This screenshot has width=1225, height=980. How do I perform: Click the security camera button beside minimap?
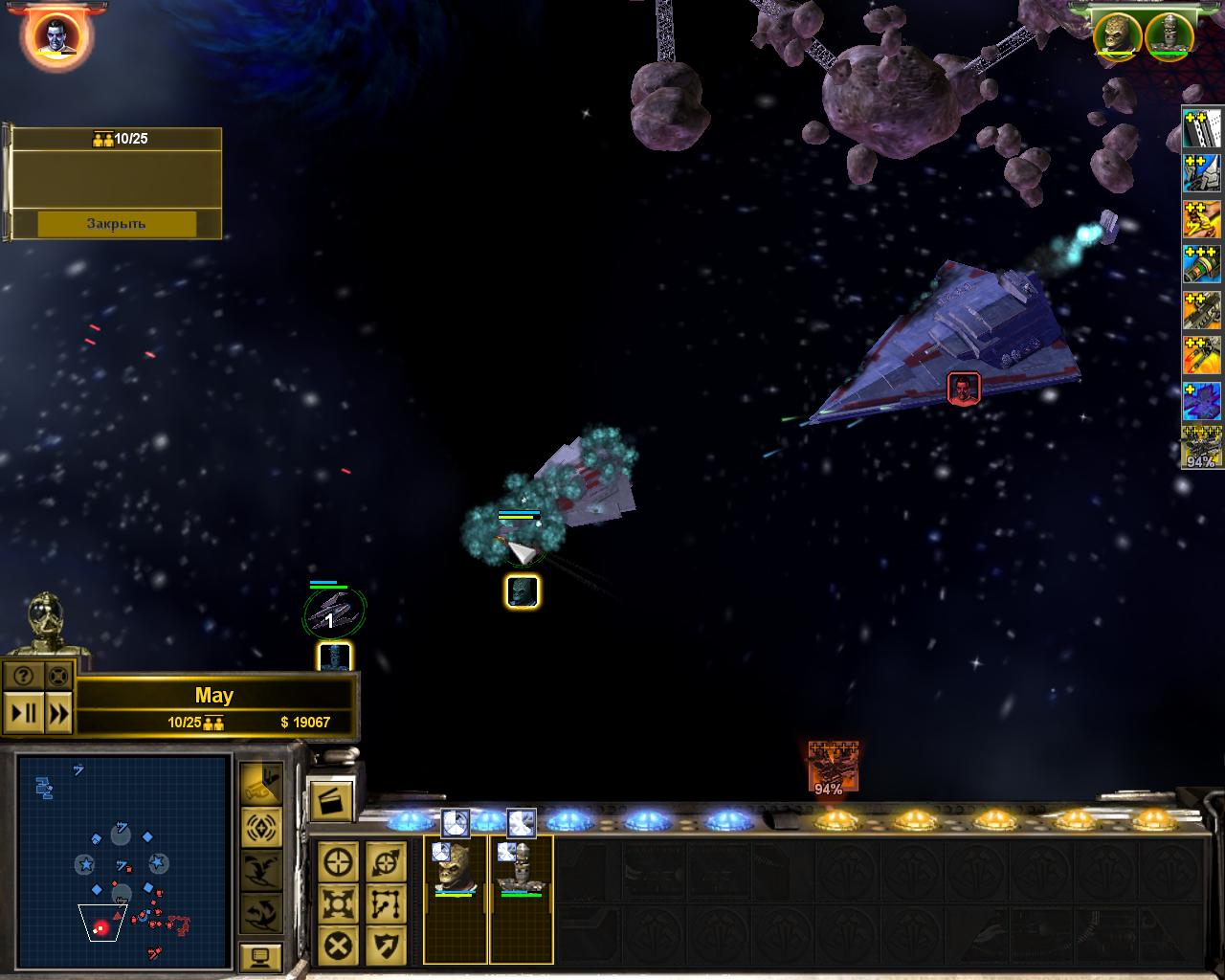point(260,782)
